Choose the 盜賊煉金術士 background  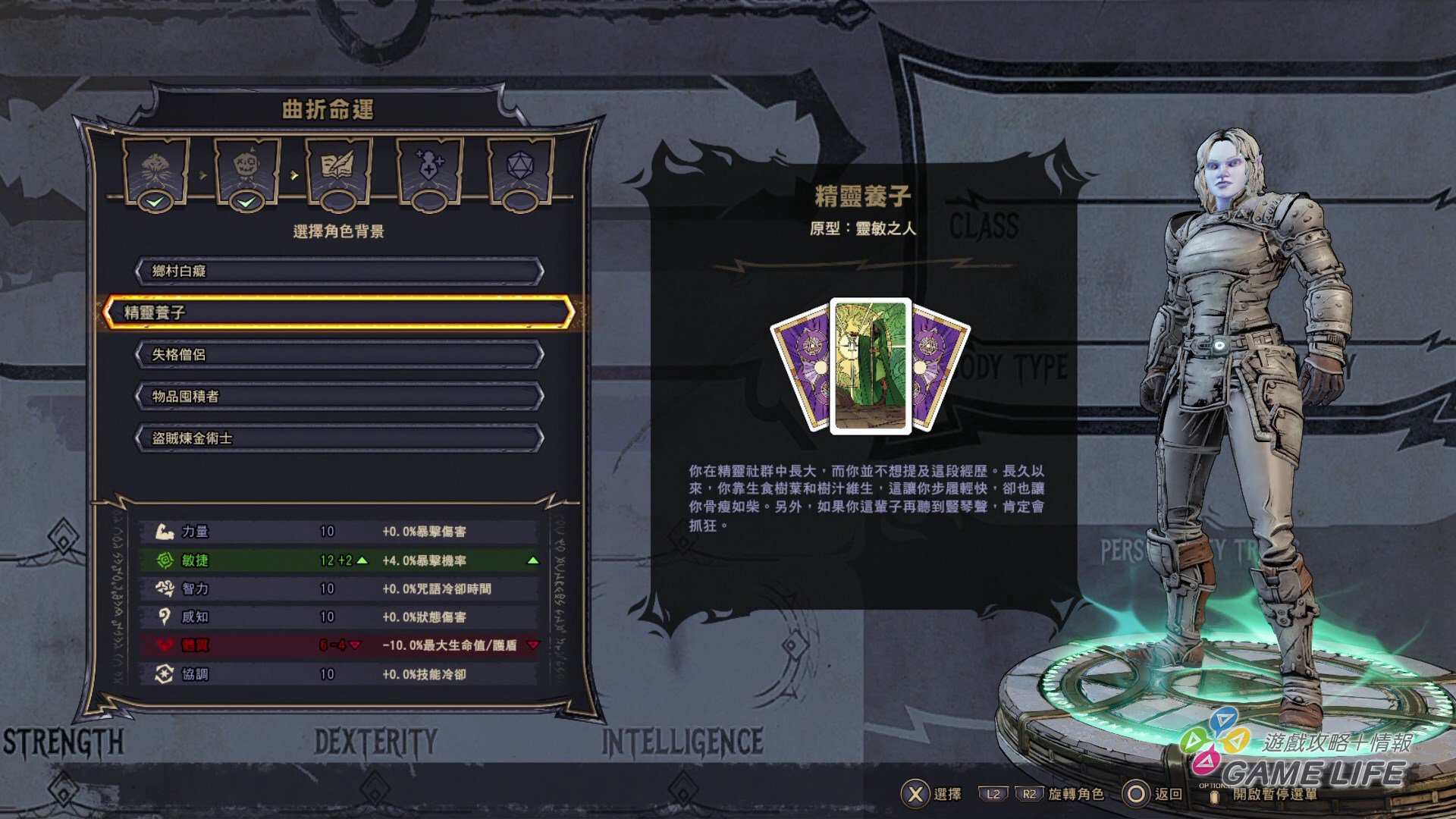339,438
